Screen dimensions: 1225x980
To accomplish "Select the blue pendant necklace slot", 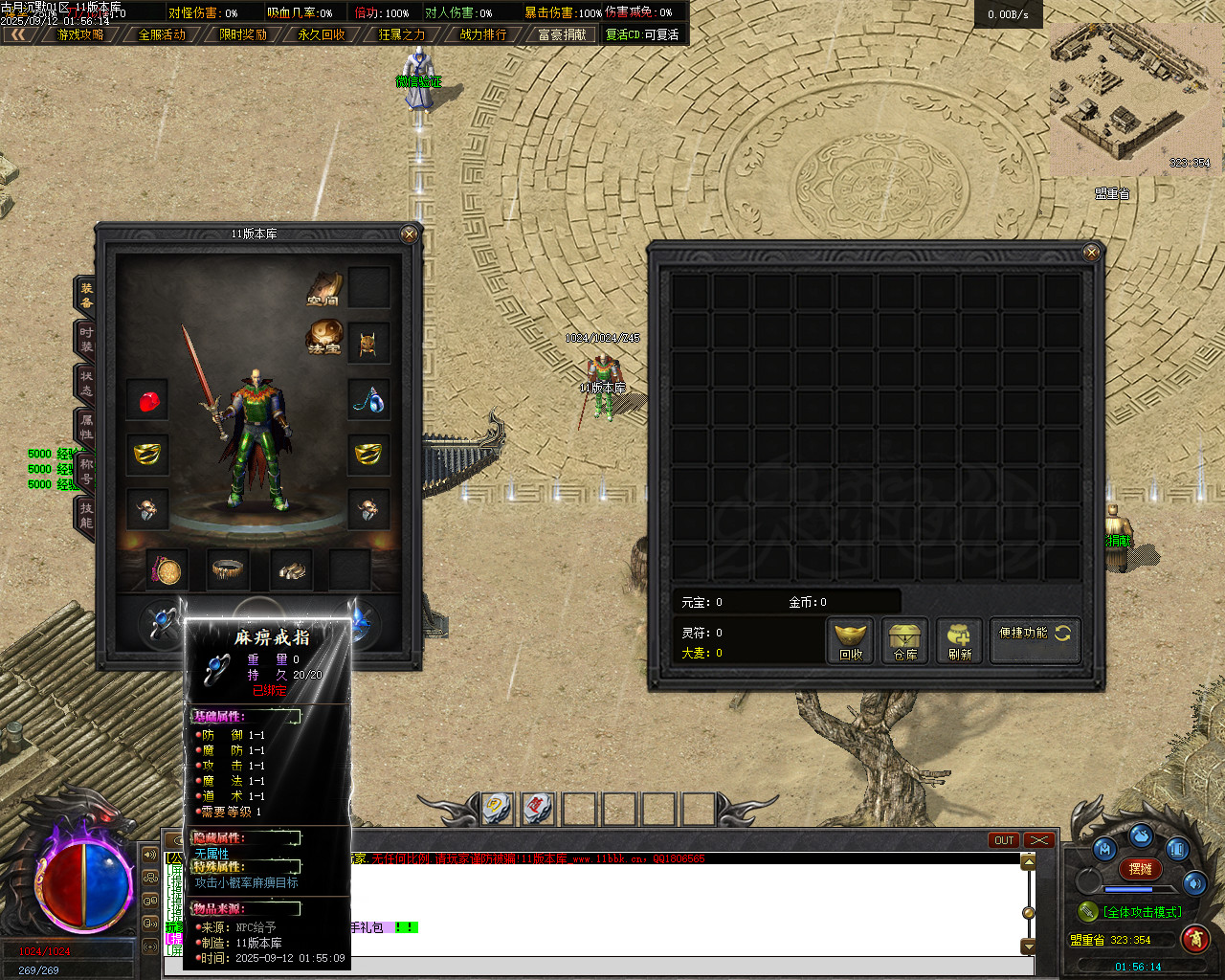I will point(368,401).
